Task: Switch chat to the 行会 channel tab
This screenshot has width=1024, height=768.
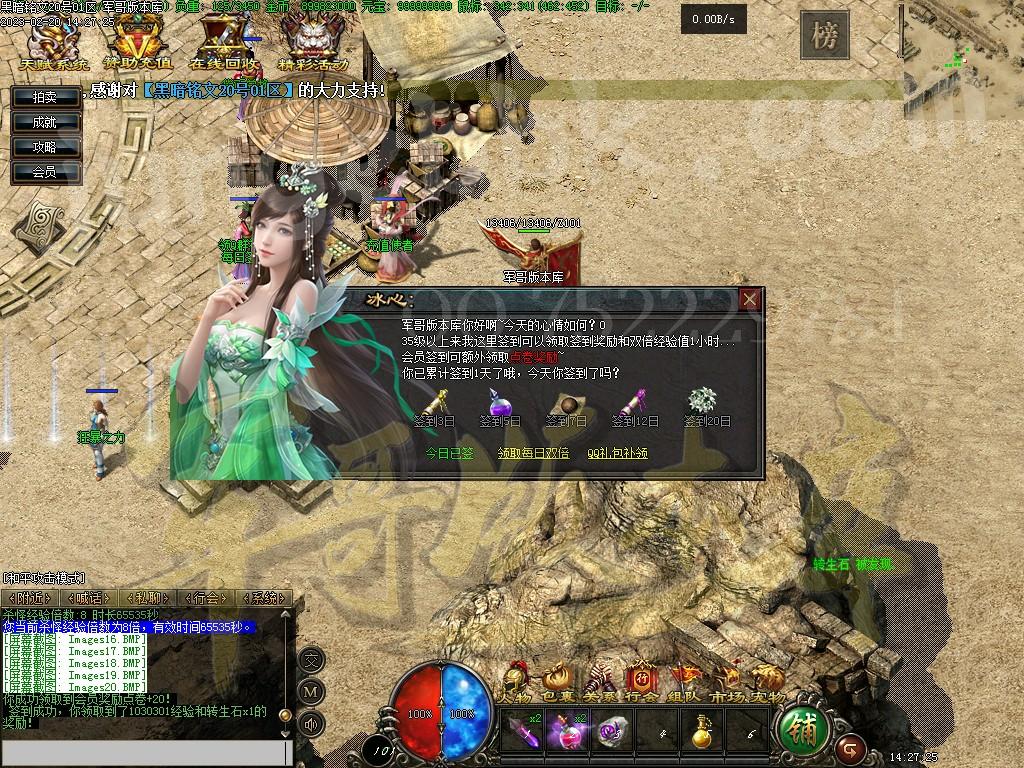Action: pos(207,598)
